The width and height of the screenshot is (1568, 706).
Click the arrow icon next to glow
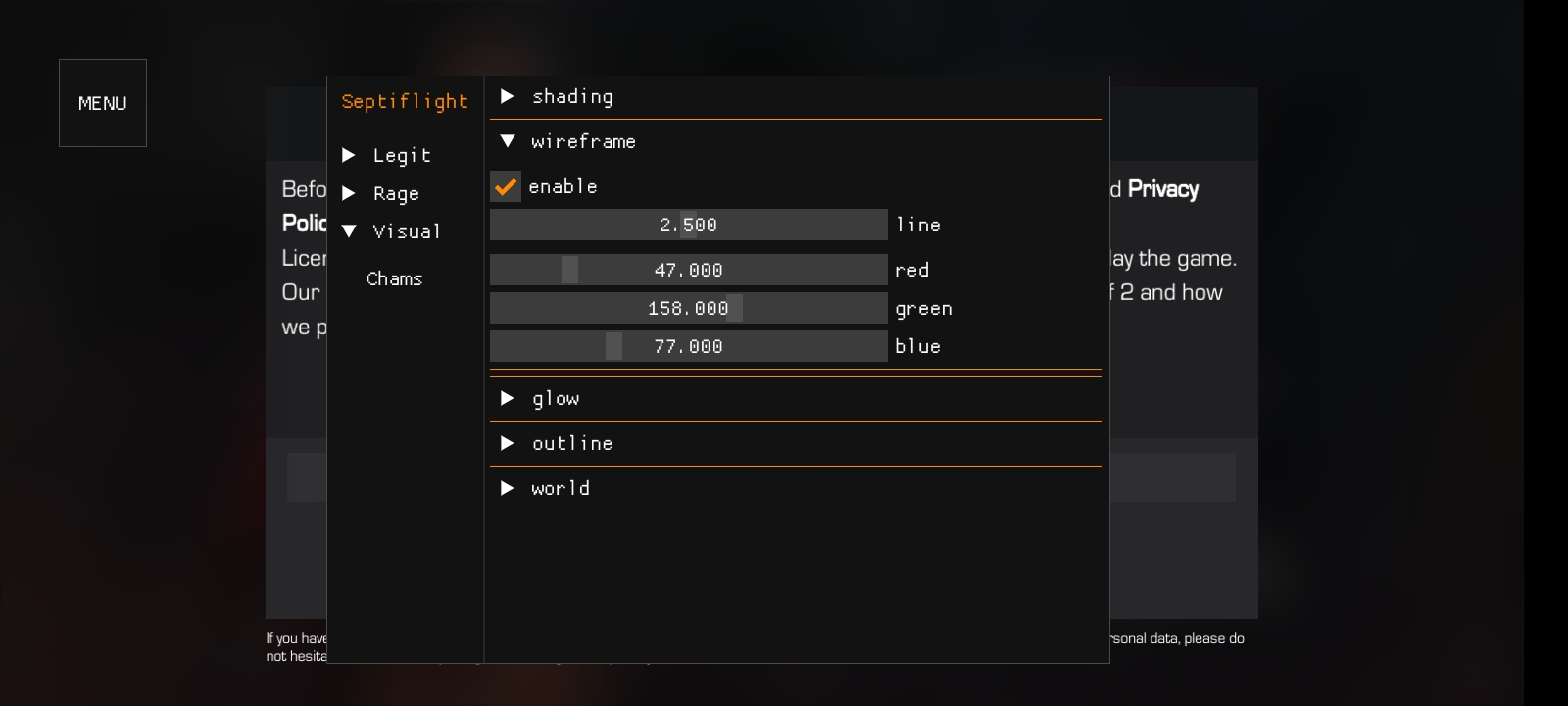coord(509,398)
